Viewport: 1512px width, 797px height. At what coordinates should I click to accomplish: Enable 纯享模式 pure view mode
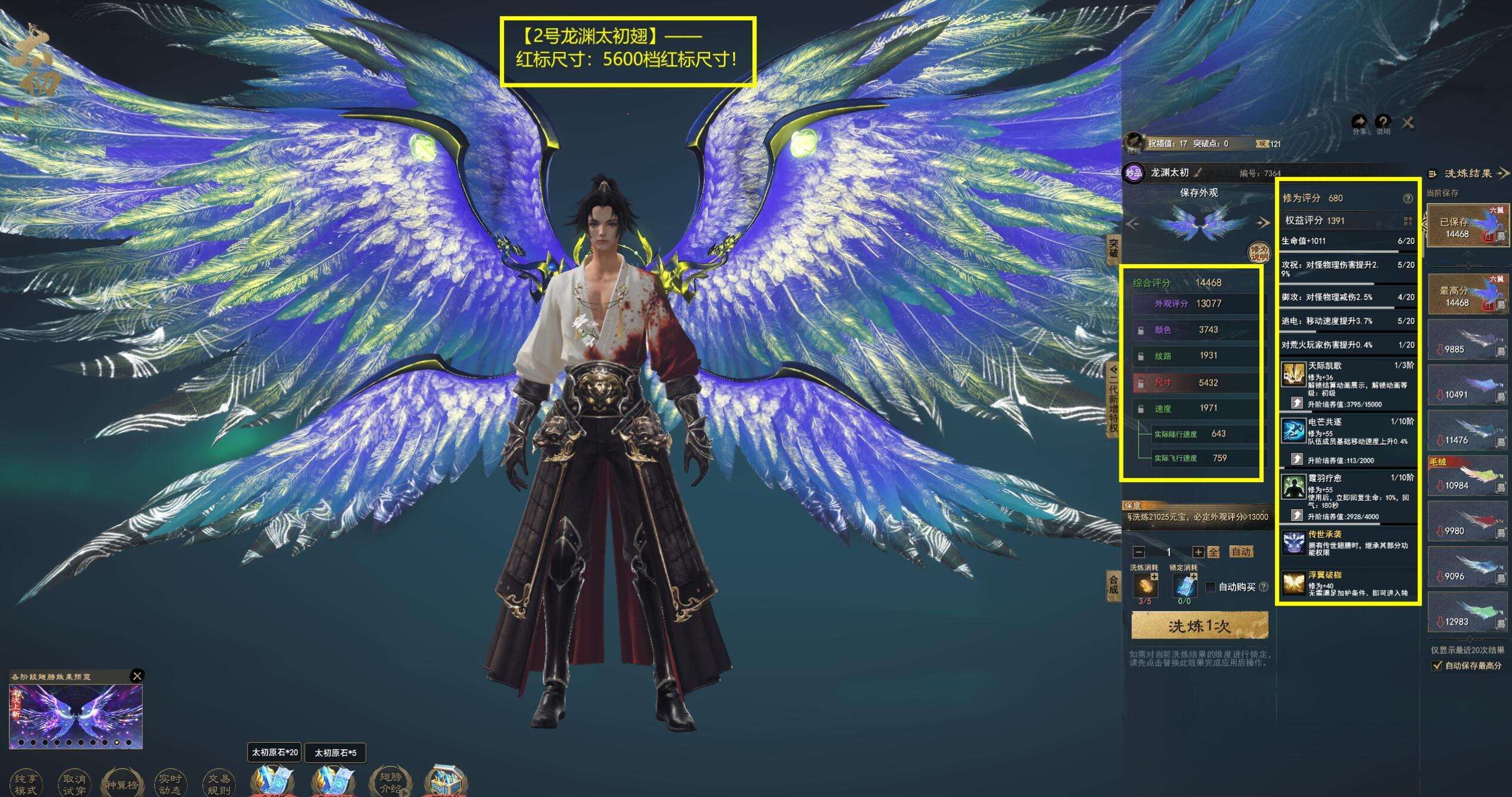[x=26, y=784]
